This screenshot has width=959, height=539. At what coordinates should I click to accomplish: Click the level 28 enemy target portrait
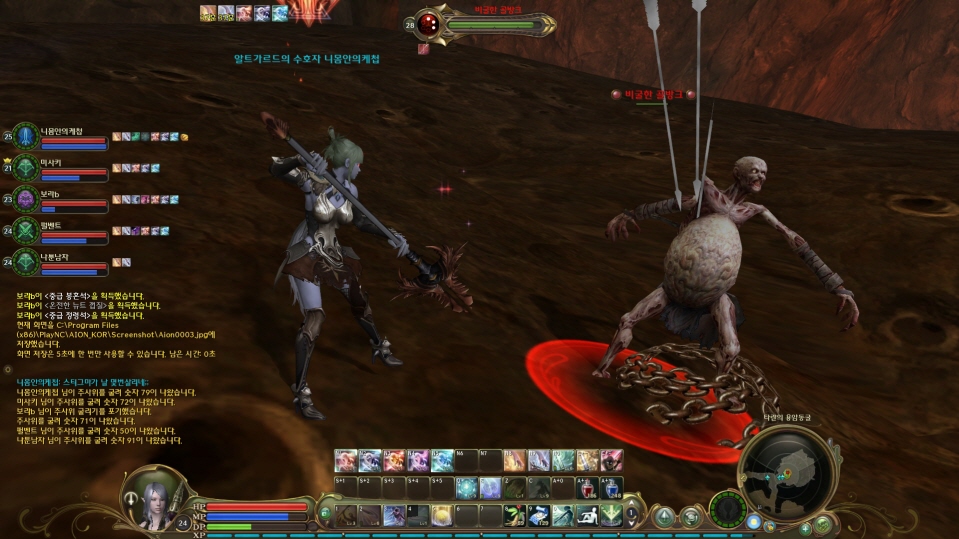coord(428,24)
